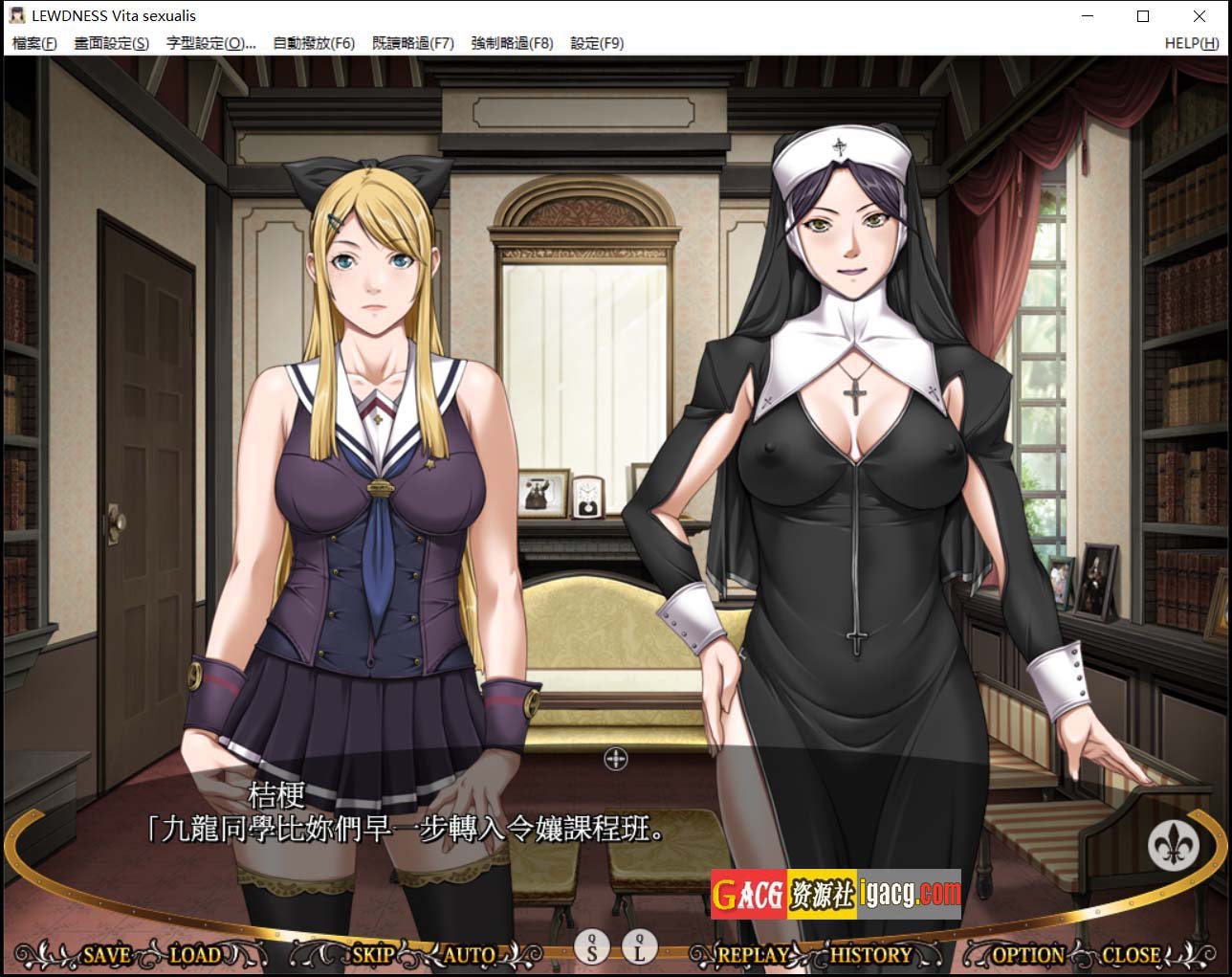1232x977 pixels.
Task: Toggle 自動撥放 auto-play in the menu bar
Action: 314,43
